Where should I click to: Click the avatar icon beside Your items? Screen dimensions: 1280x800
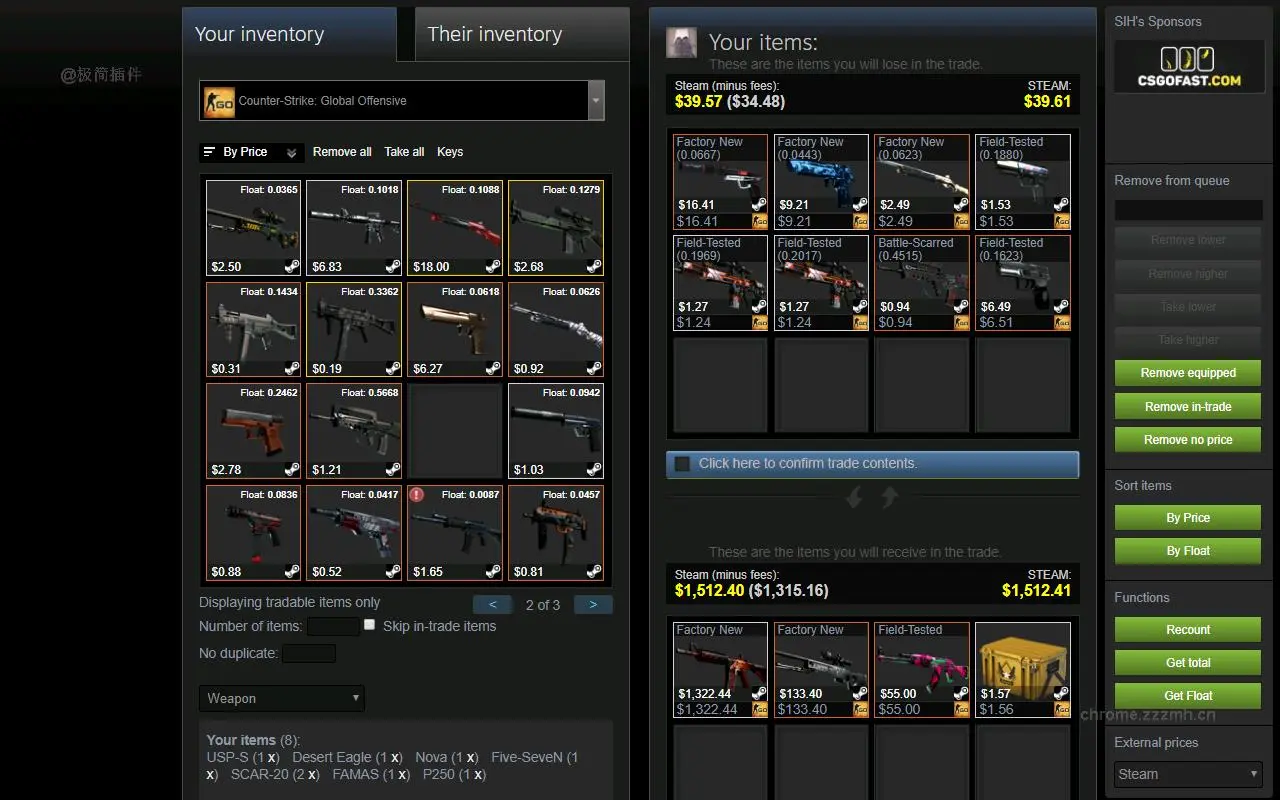(x=682, y=42)
